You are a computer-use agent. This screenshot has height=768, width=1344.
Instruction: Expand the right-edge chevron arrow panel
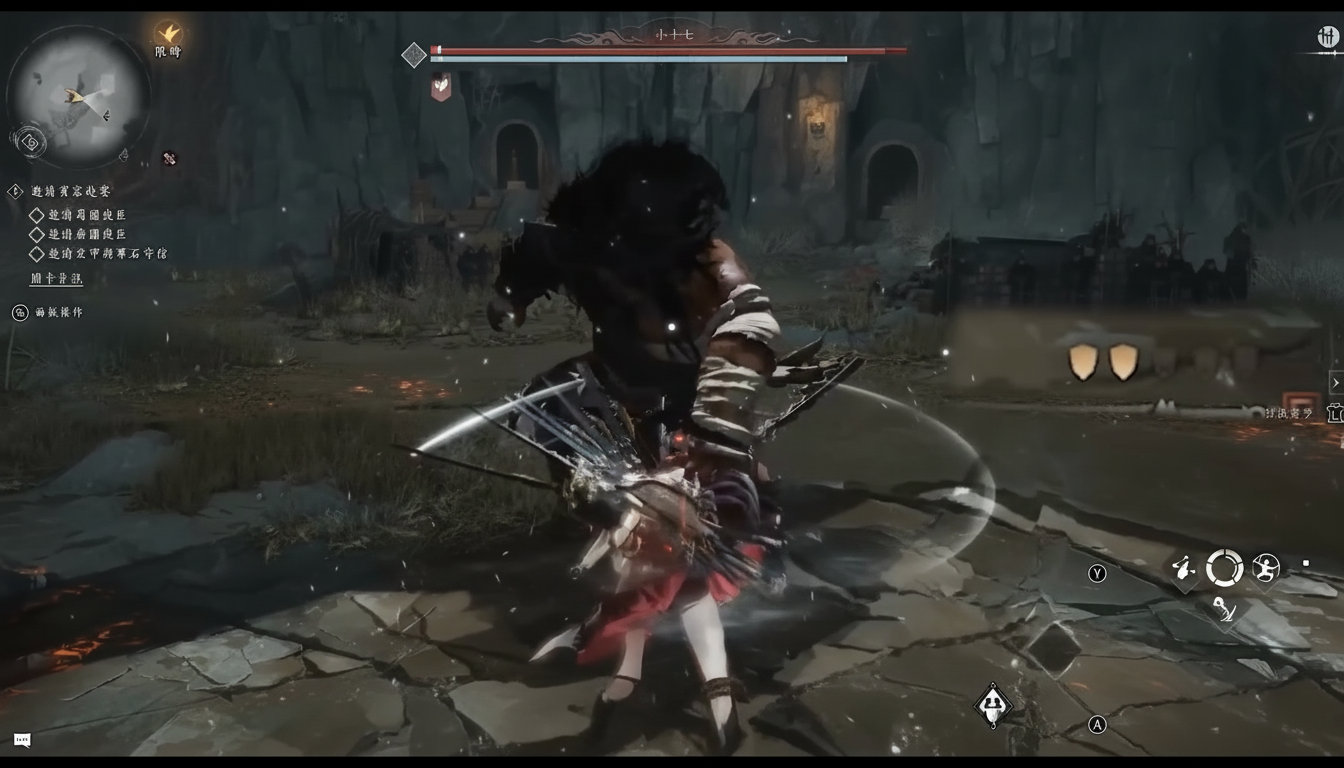pyautogui.click(x=1336, y=382)
